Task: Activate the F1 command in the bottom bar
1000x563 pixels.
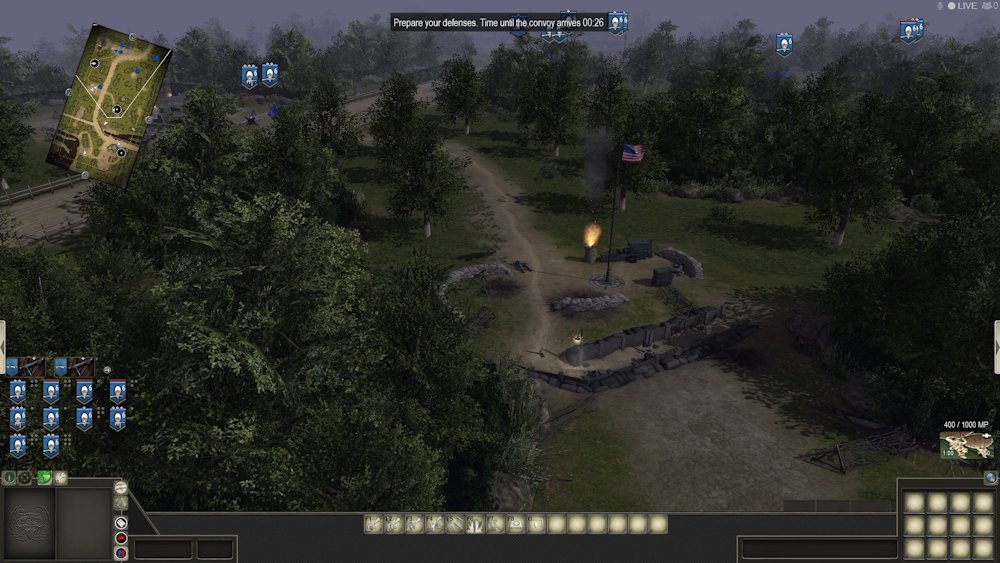Action: point(373,523)
